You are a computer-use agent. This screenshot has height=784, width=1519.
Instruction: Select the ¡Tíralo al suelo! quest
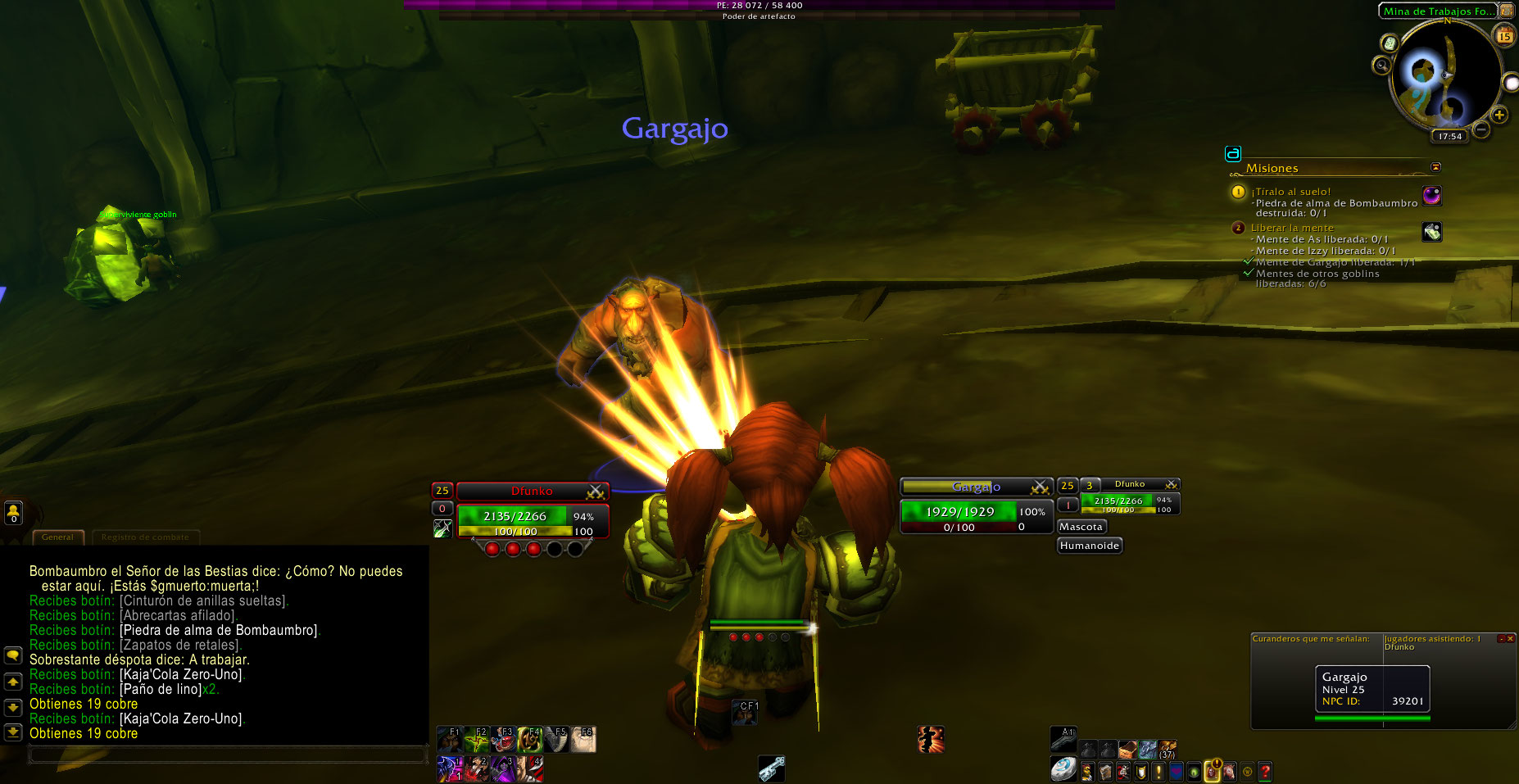tap(1290, 192)
